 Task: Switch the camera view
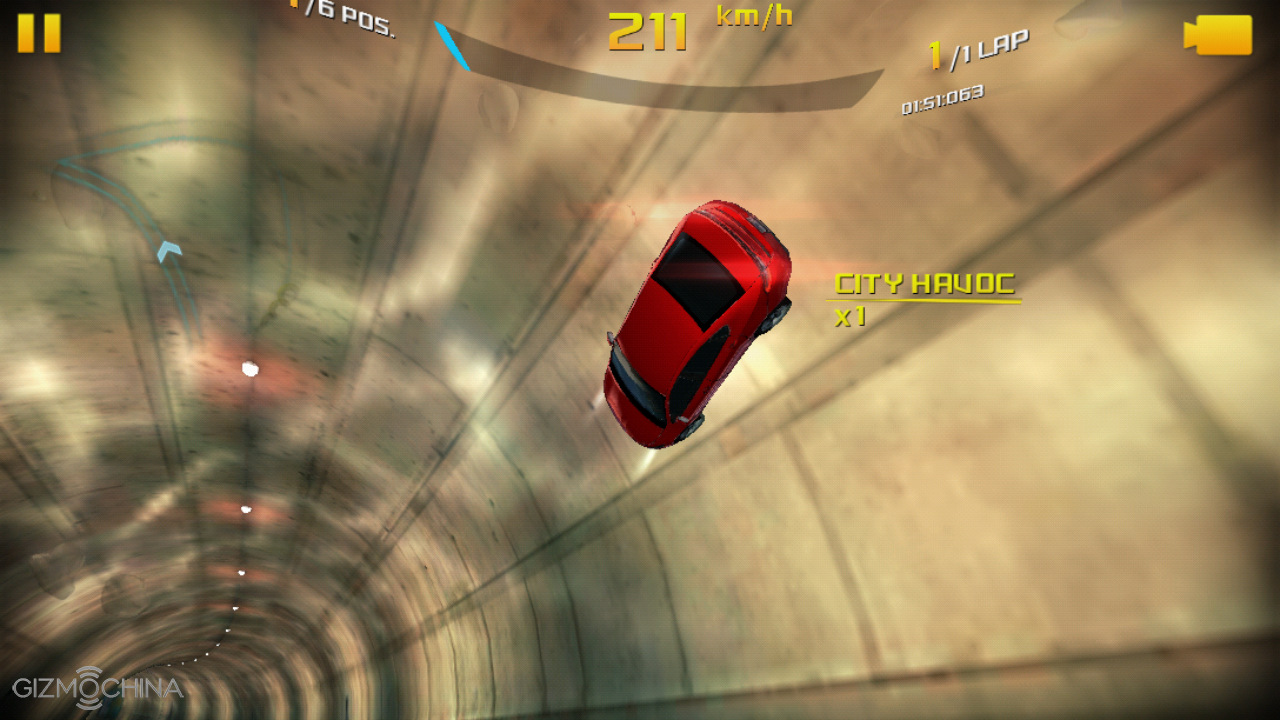tap(1218, 35)
